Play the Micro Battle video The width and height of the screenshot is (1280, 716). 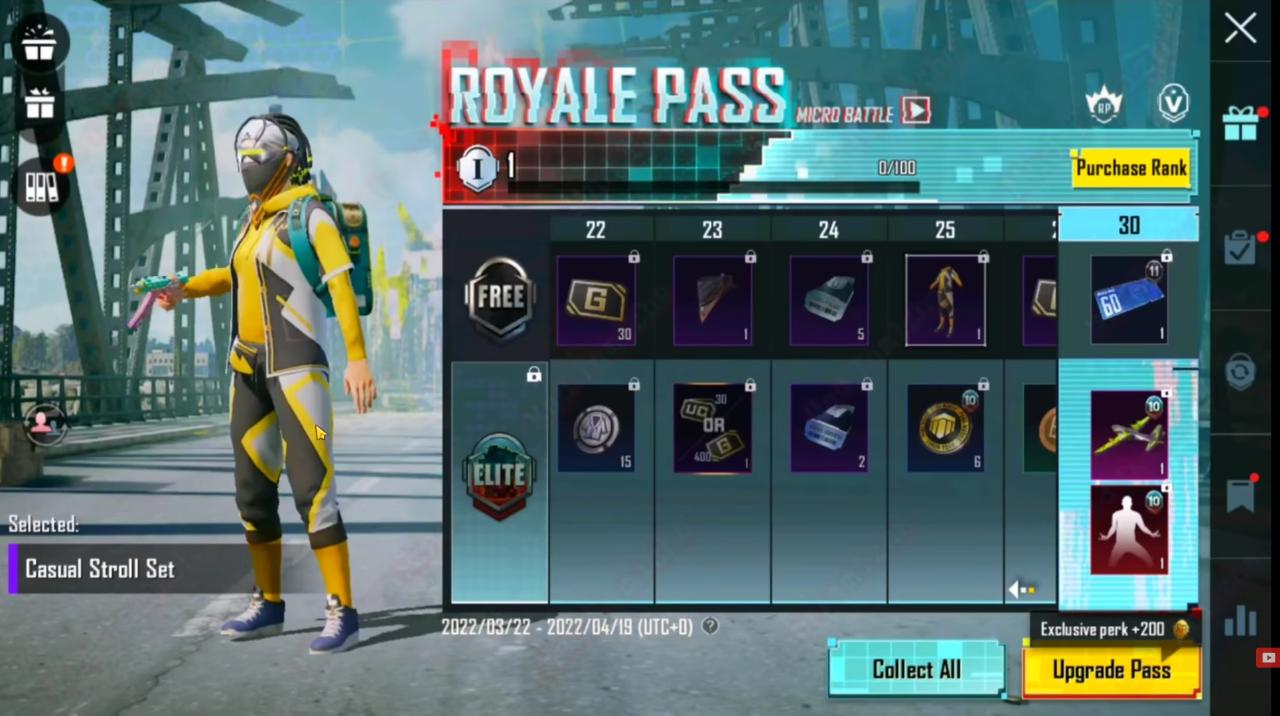[x=916, y=110]
